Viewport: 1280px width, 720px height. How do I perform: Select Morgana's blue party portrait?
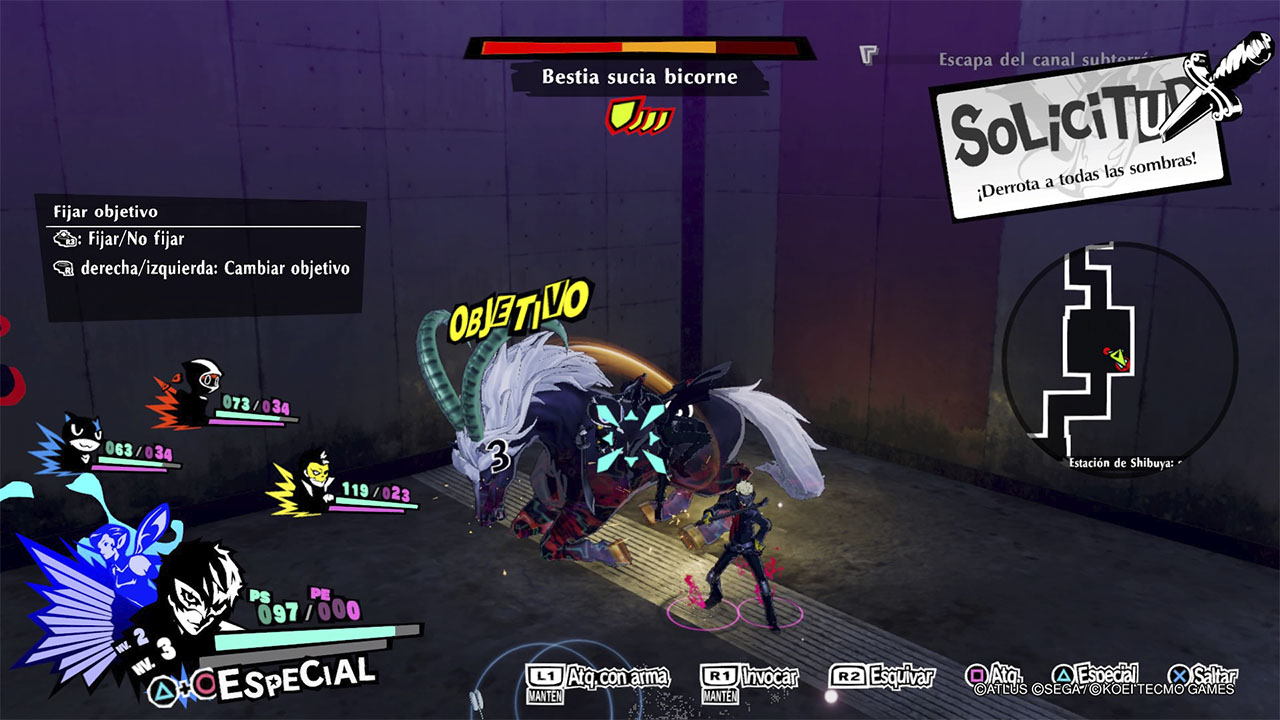click(x=78, y=443)
